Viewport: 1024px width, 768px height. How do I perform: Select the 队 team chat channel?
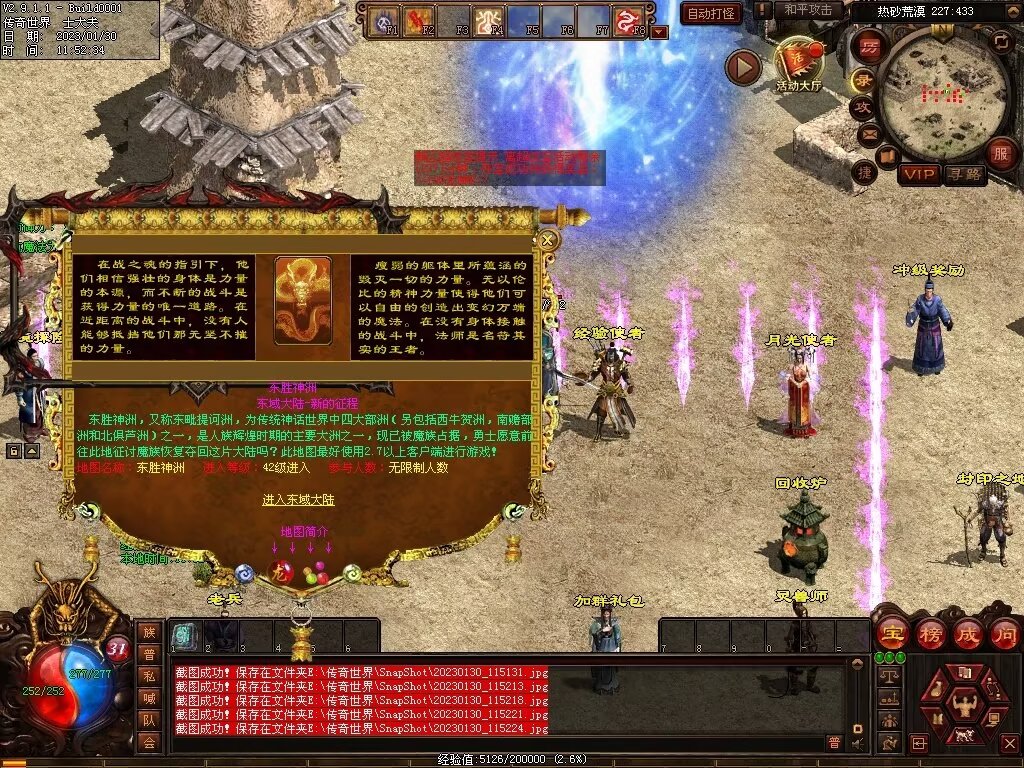(x=148, y=719)
